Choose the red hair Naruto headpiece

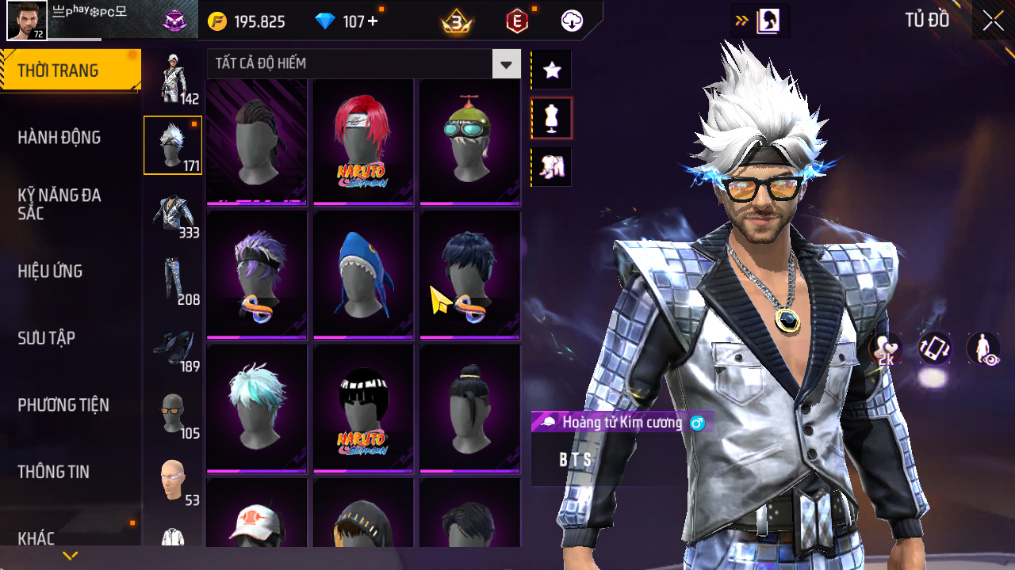[x=362, y=140]
